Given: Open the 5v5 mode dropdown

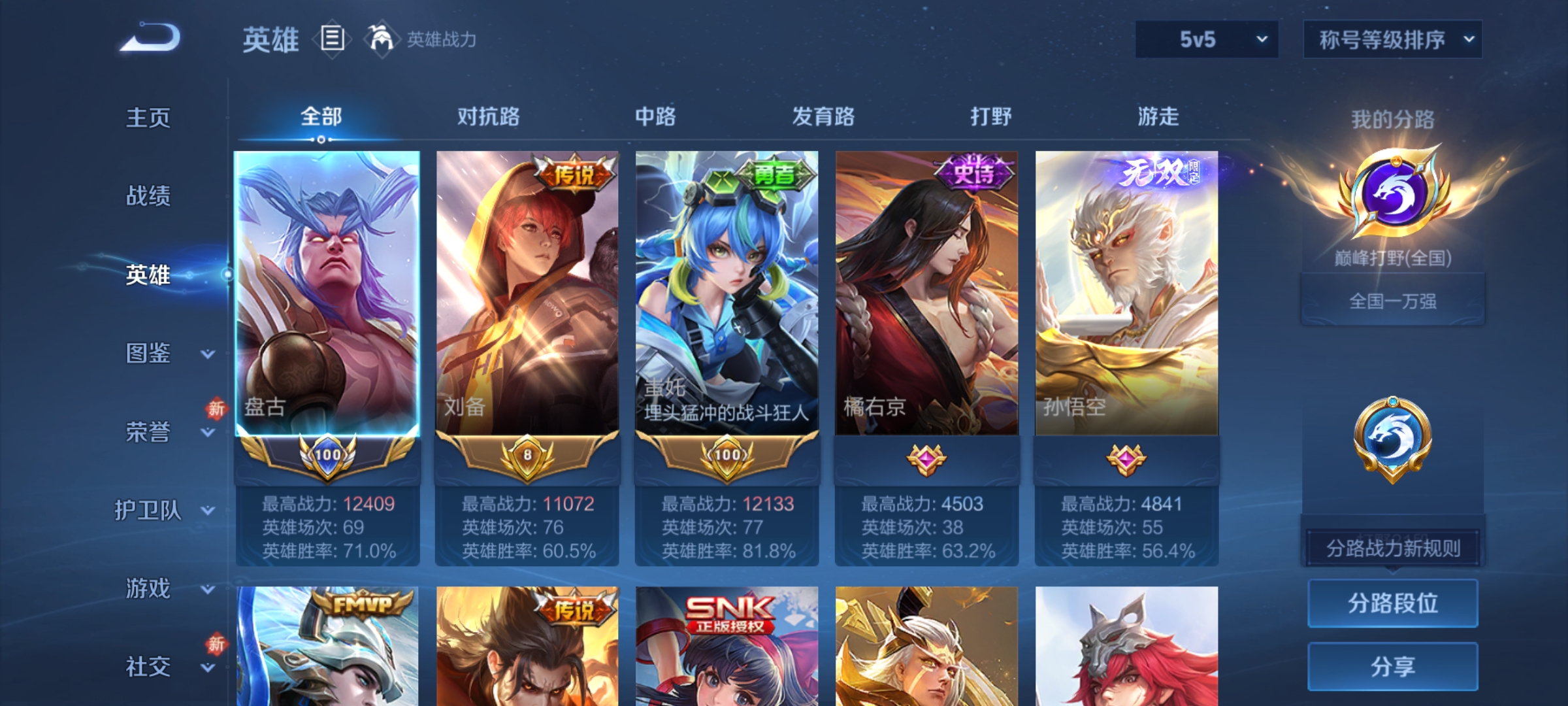Looking at the screenshot, I should click(x=1205, y=39).
